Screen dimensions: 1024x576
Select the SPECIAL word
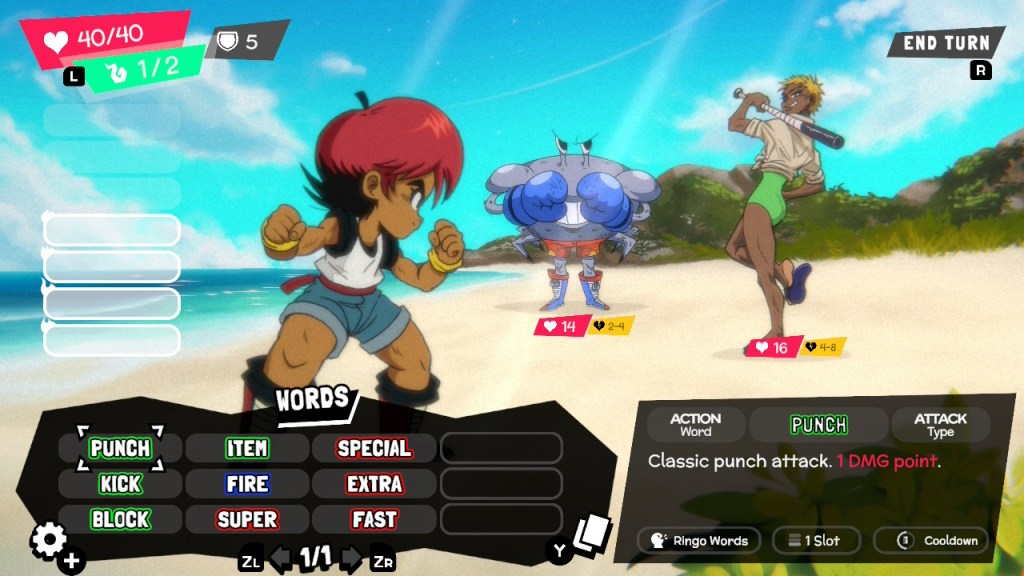coord(374,448)
